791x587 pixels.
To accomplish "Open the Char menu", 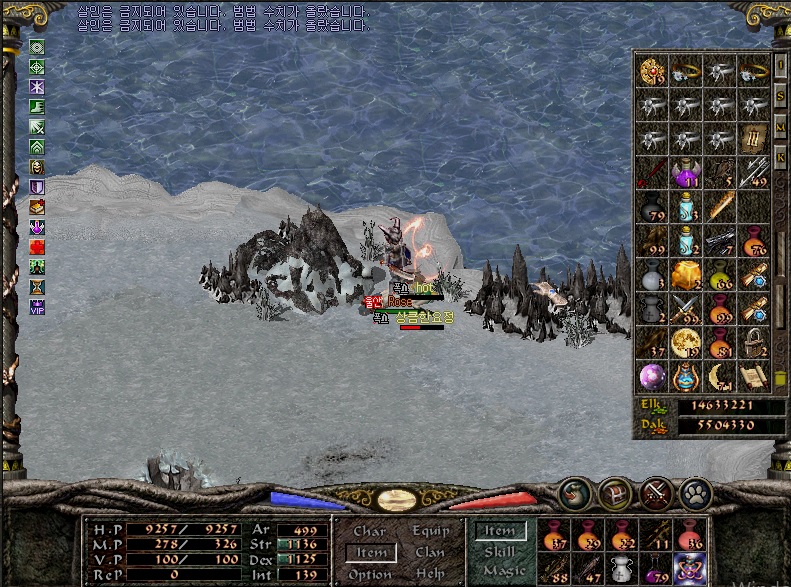I will pyautogui.click(x=369, y=532).
